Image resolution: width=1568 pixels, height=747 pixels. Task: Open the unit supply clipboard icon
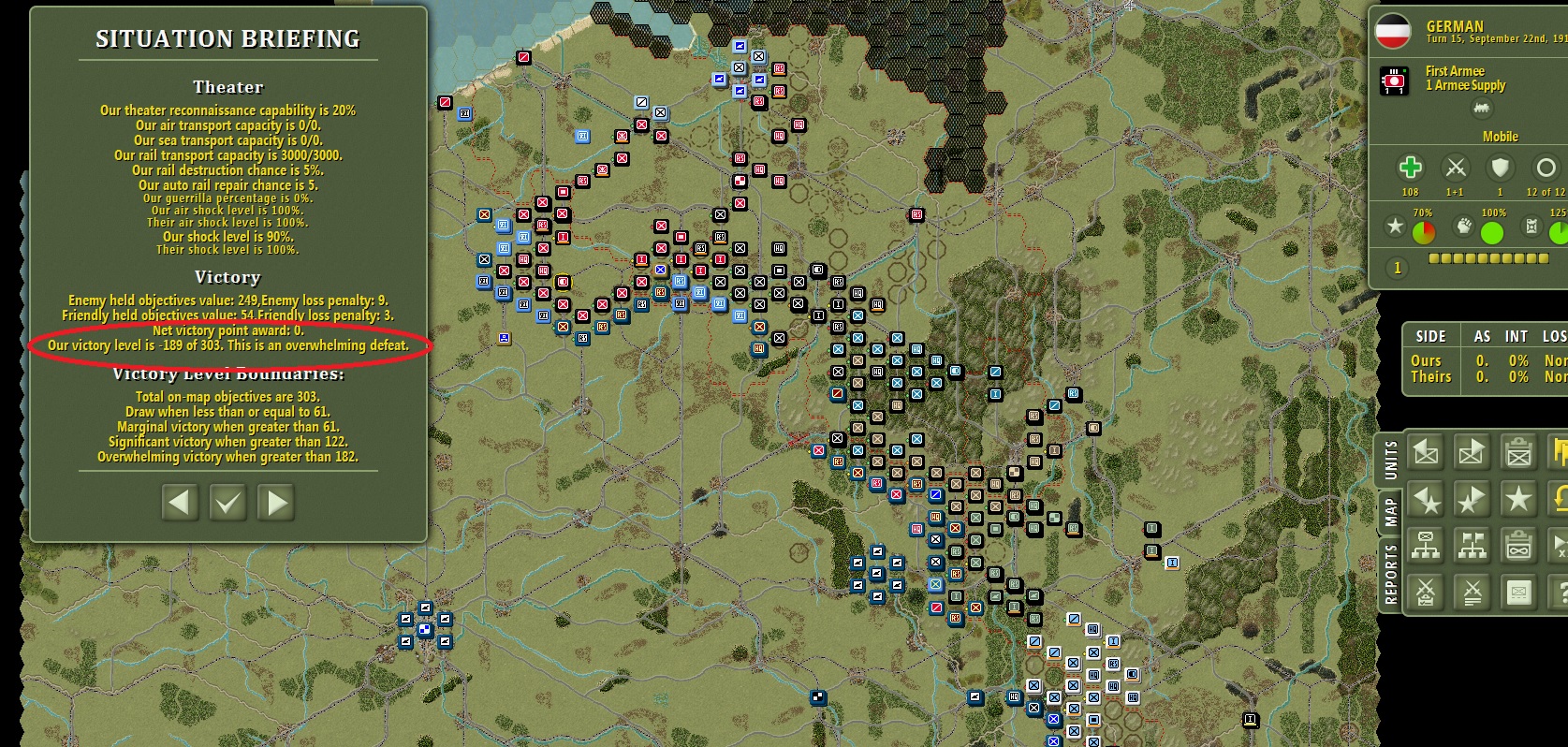(x=1519, y=451)
